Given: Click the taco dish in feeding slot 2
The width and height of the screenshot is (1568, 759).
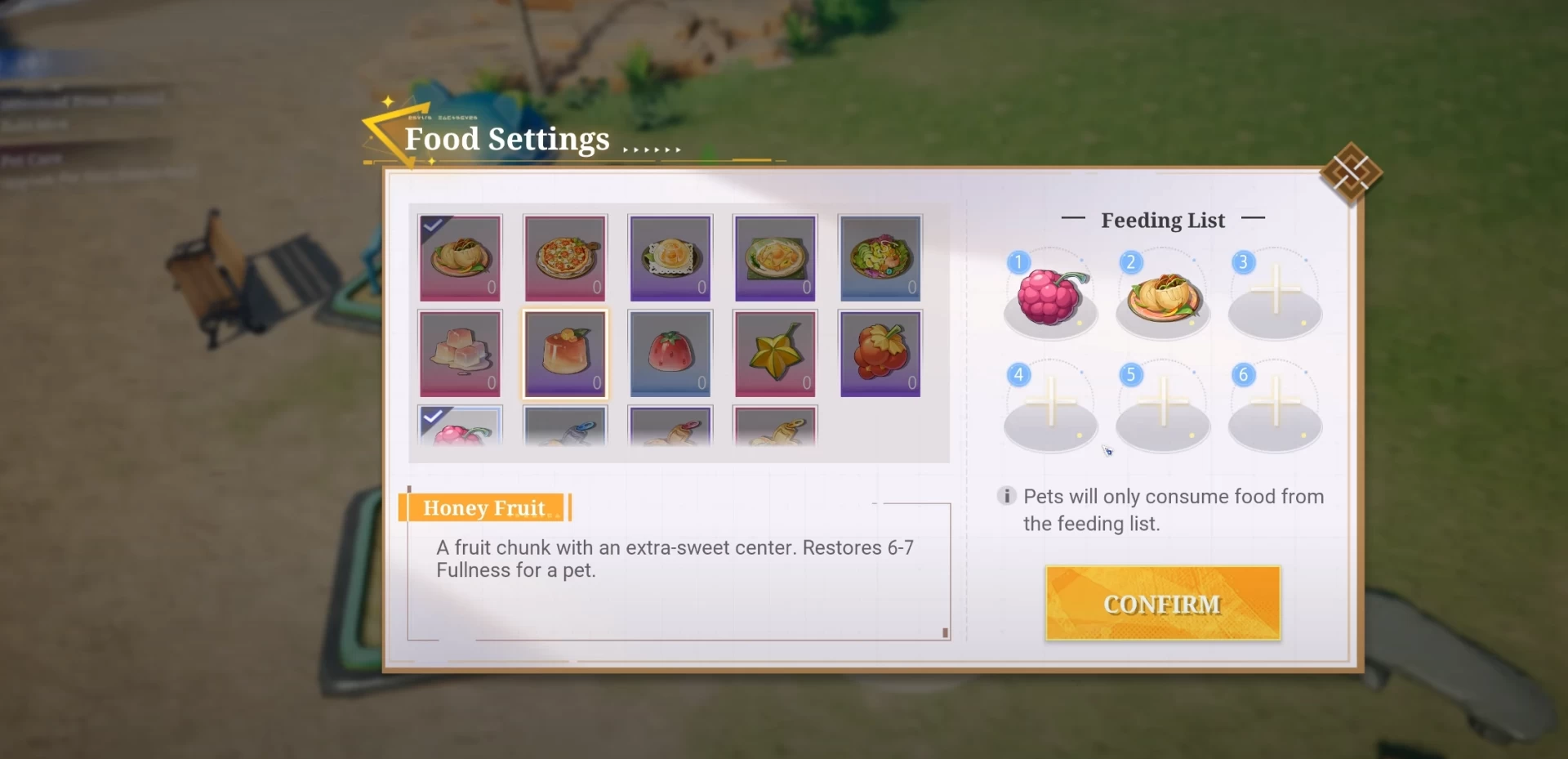Looking at the screenshot, I should click(x=1163, y=296).
